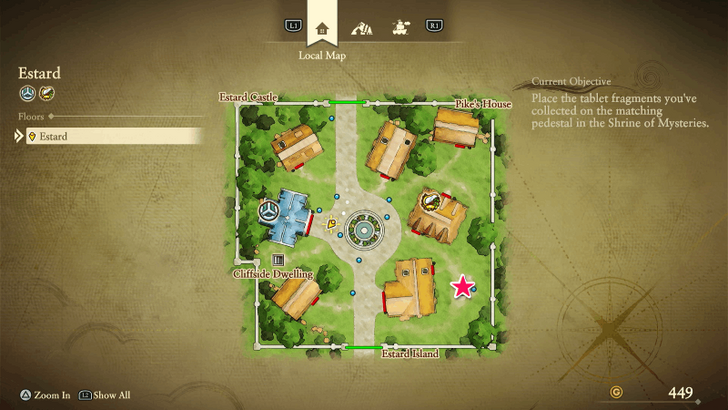Switch to the mountain area map tab
Screen dimensions: 728x410
tap(361, 27)
